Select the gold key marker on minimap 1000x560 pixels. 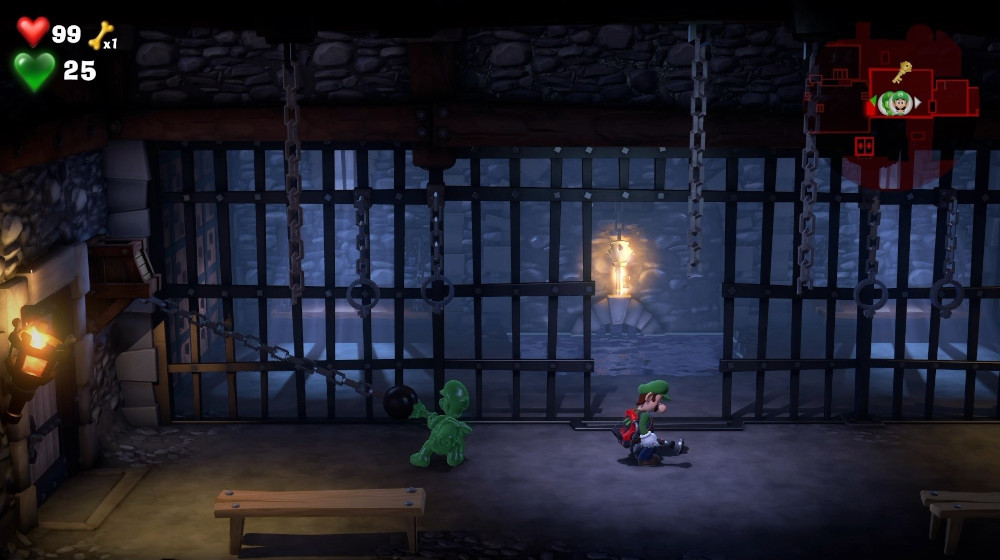(x=902, y=72)
